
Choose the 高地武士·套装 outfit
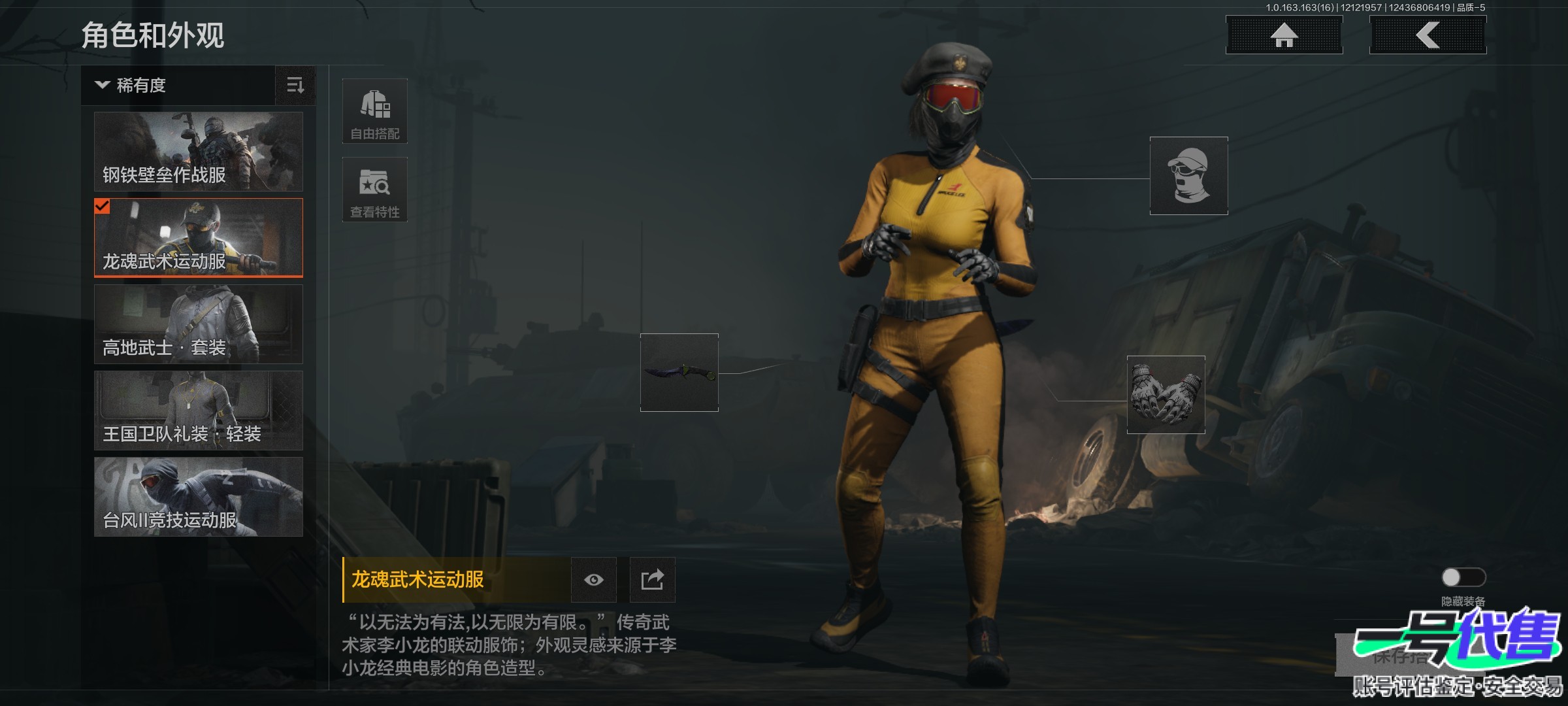(199, 324)
